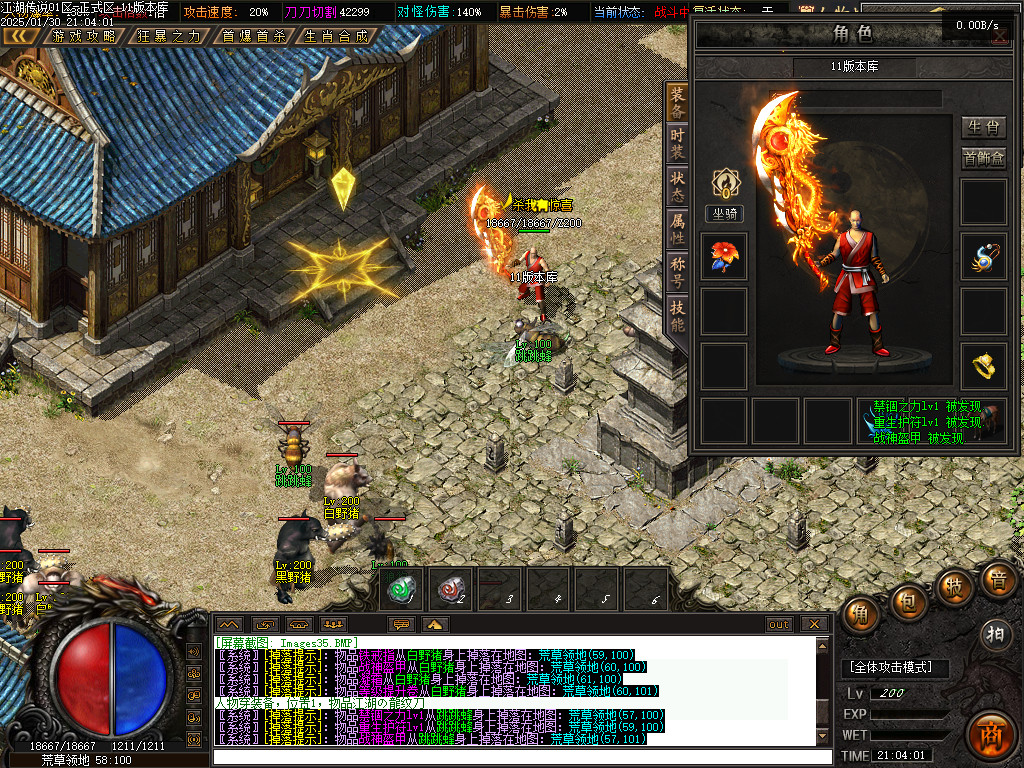Use the green item in hotbar slot 1
The image size is (1024, 768).
click(403, 589)
